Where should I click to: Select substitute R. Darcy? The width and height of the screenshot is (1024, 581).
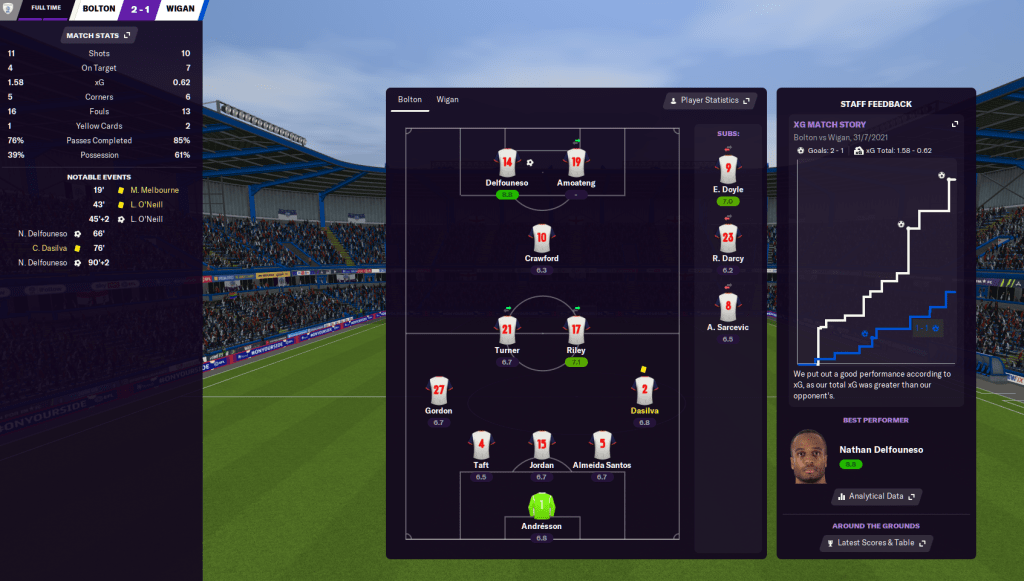727,238
